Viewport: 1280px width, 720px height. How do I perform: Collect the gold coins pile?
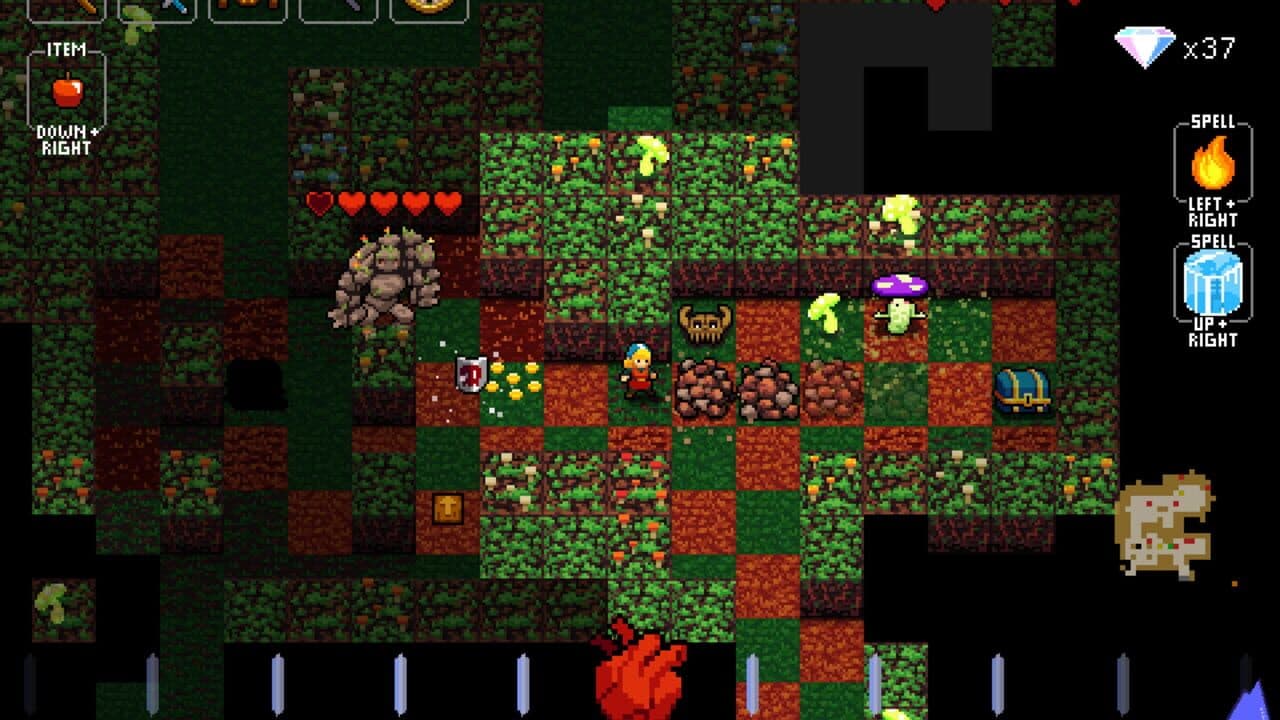[x=515, y=382]
